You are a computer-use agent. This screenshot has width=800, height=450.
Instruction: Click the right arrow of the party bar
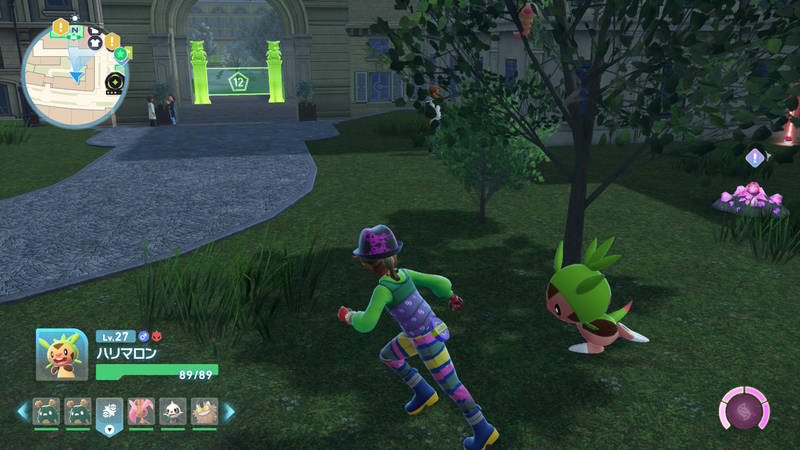click(229, 411)
